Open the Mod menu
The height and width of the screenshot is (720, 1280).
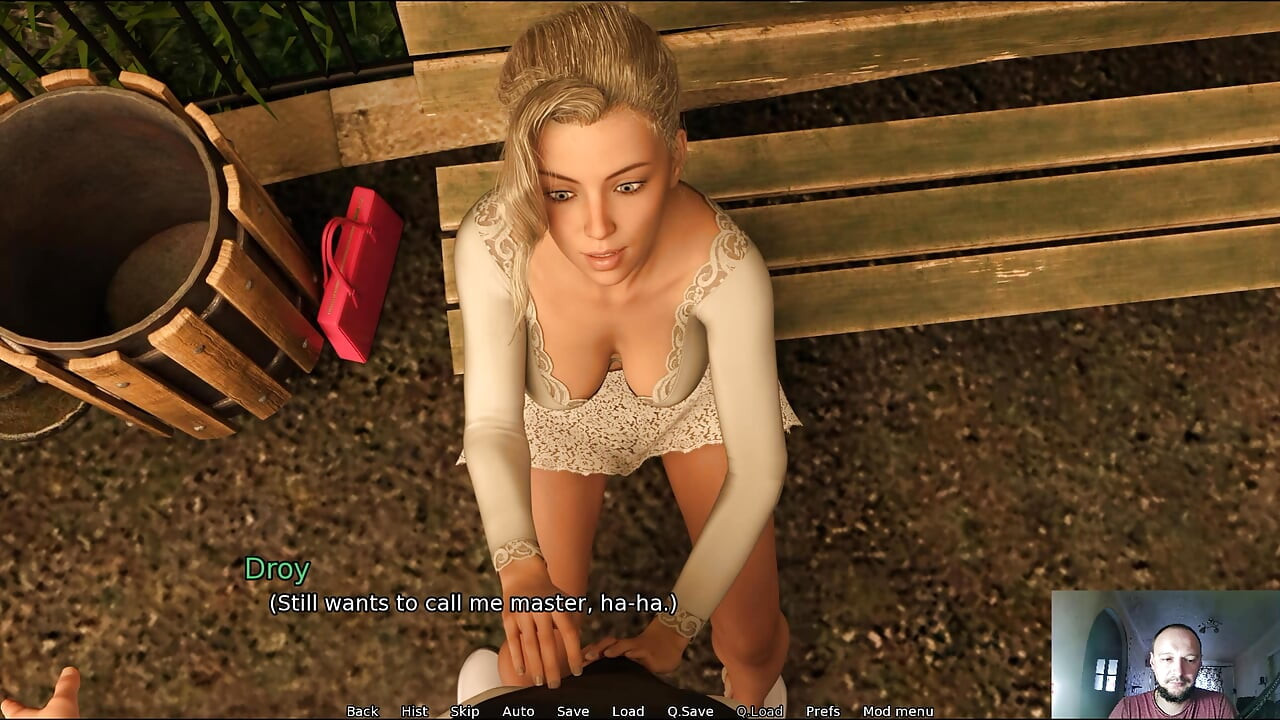point(898,711)
